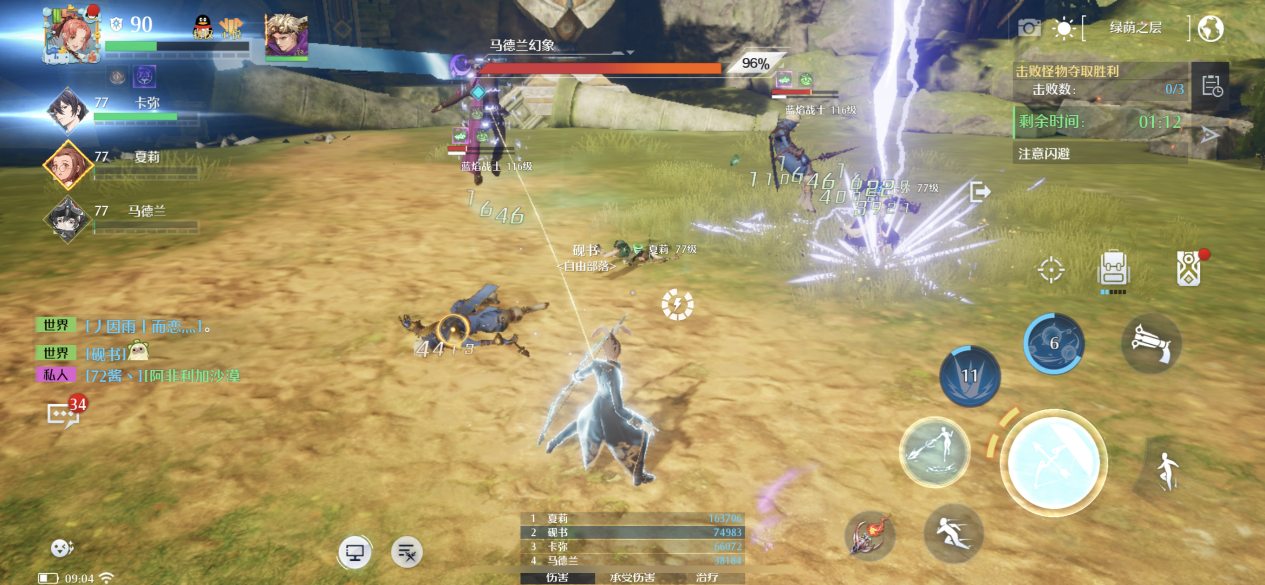Use the jetpack relic button

(x=1150, y=344)
